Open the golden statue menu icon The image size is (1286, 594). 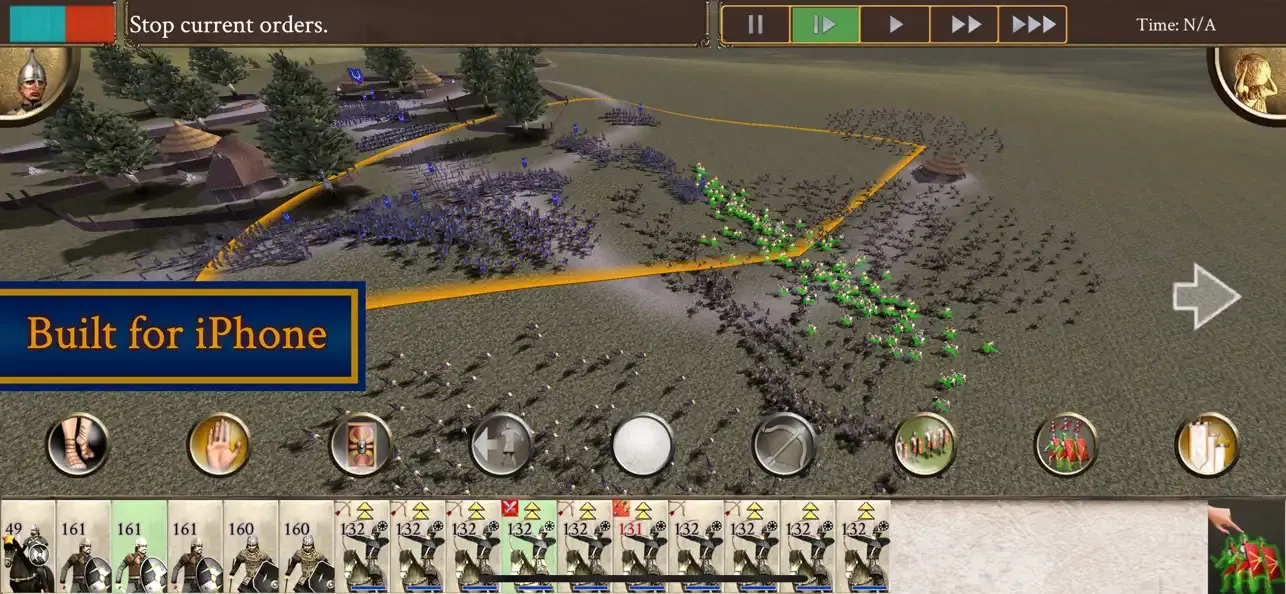click(x=1250, y=82)
